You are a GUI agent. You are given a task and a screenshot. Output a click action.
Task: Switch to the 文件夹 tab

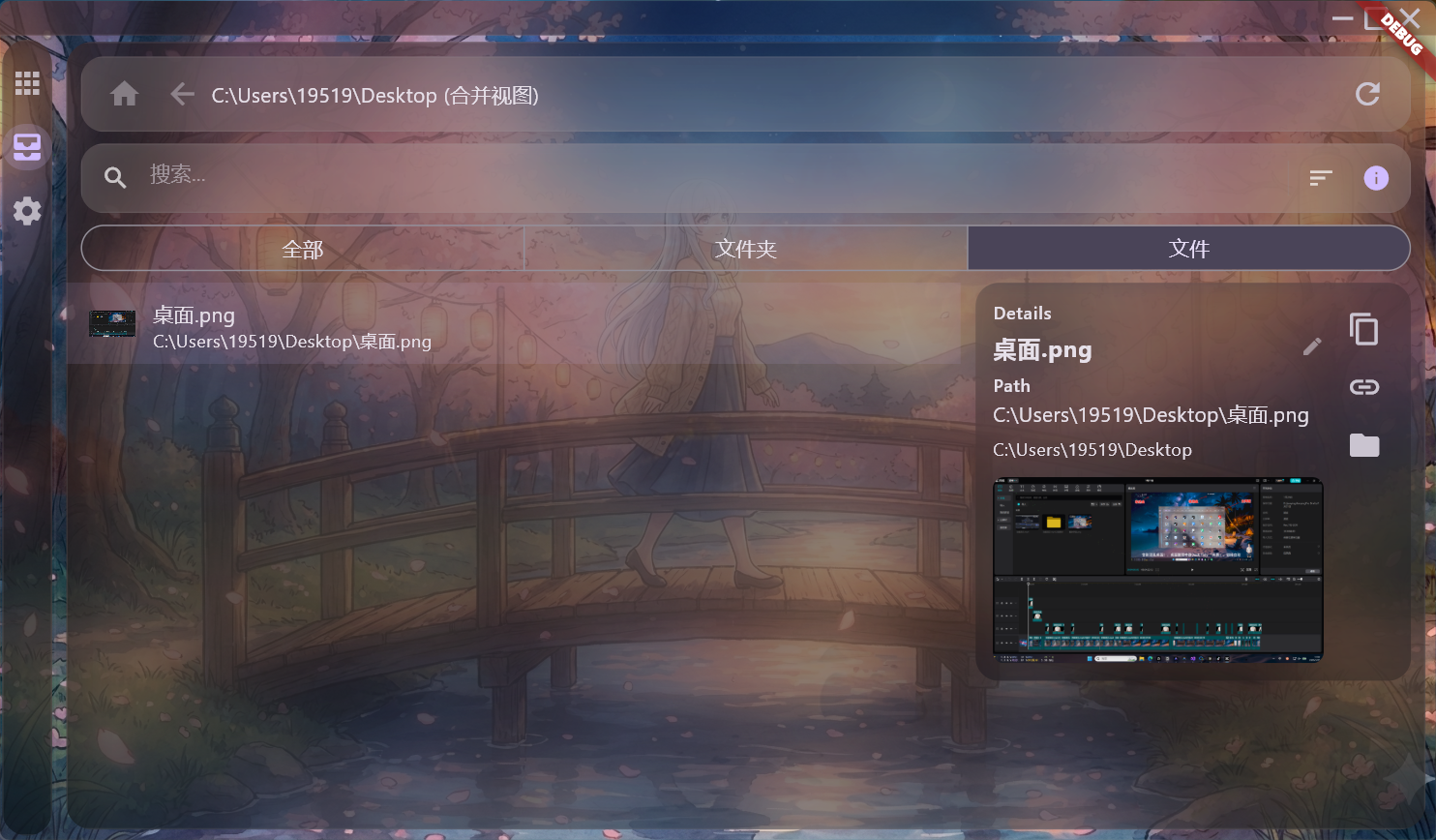(745, 249)
